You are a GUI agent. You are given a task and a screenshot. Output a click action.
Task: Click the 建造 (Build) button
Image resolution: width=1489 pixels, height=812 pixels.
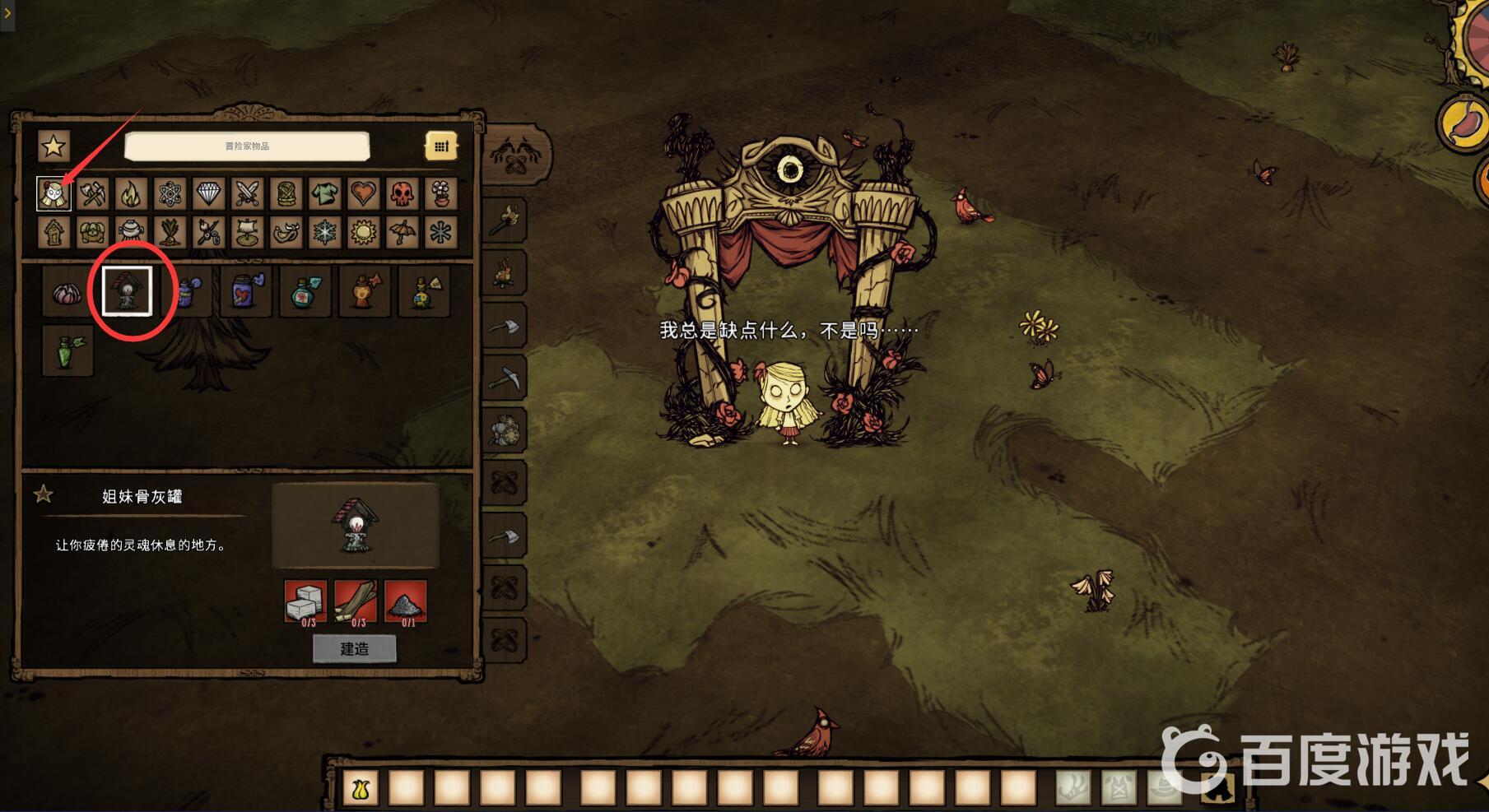(355, 648)
